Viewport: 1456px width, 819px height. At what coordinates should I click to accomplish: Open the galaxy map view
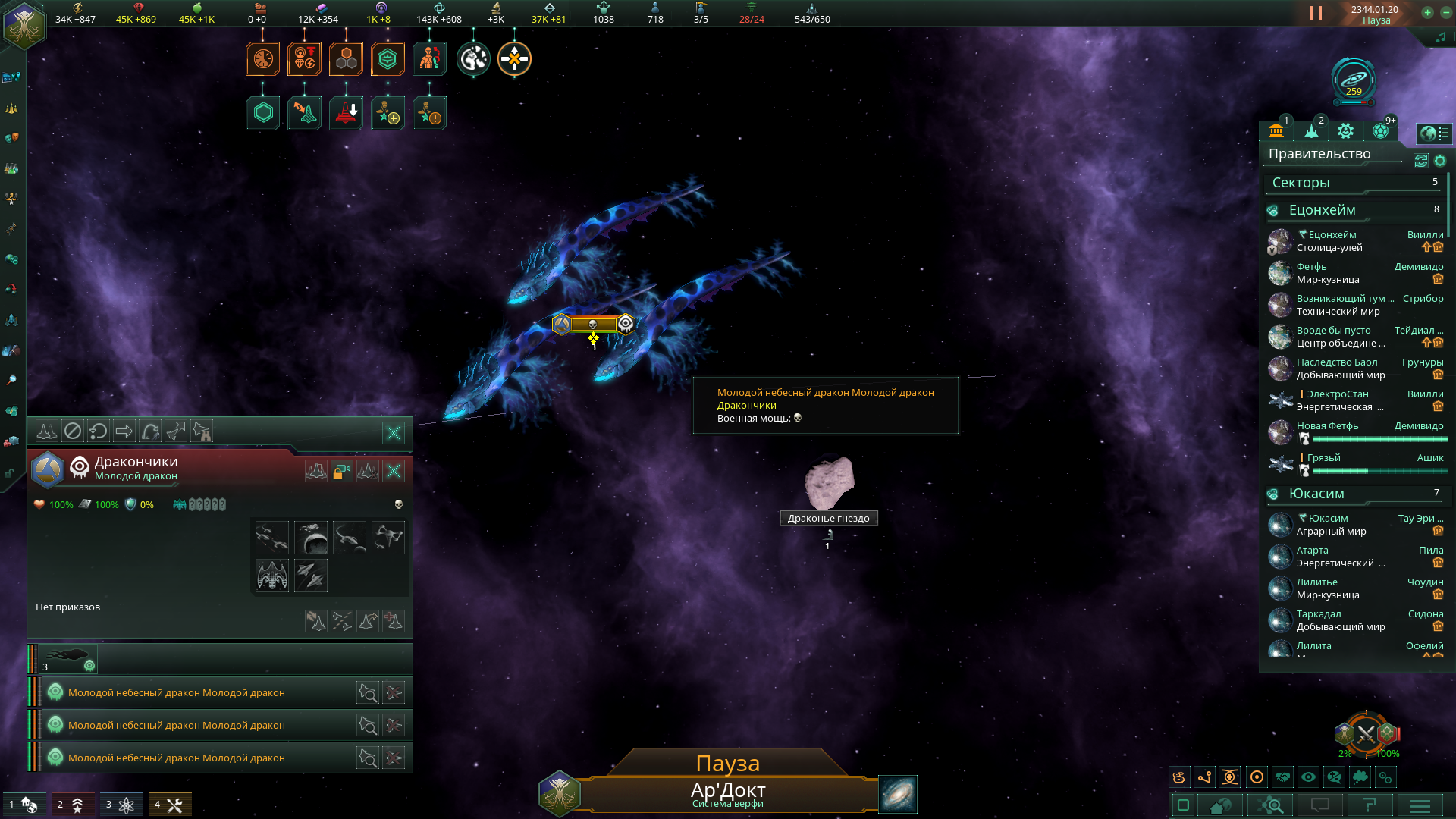[x=898, y=794]
